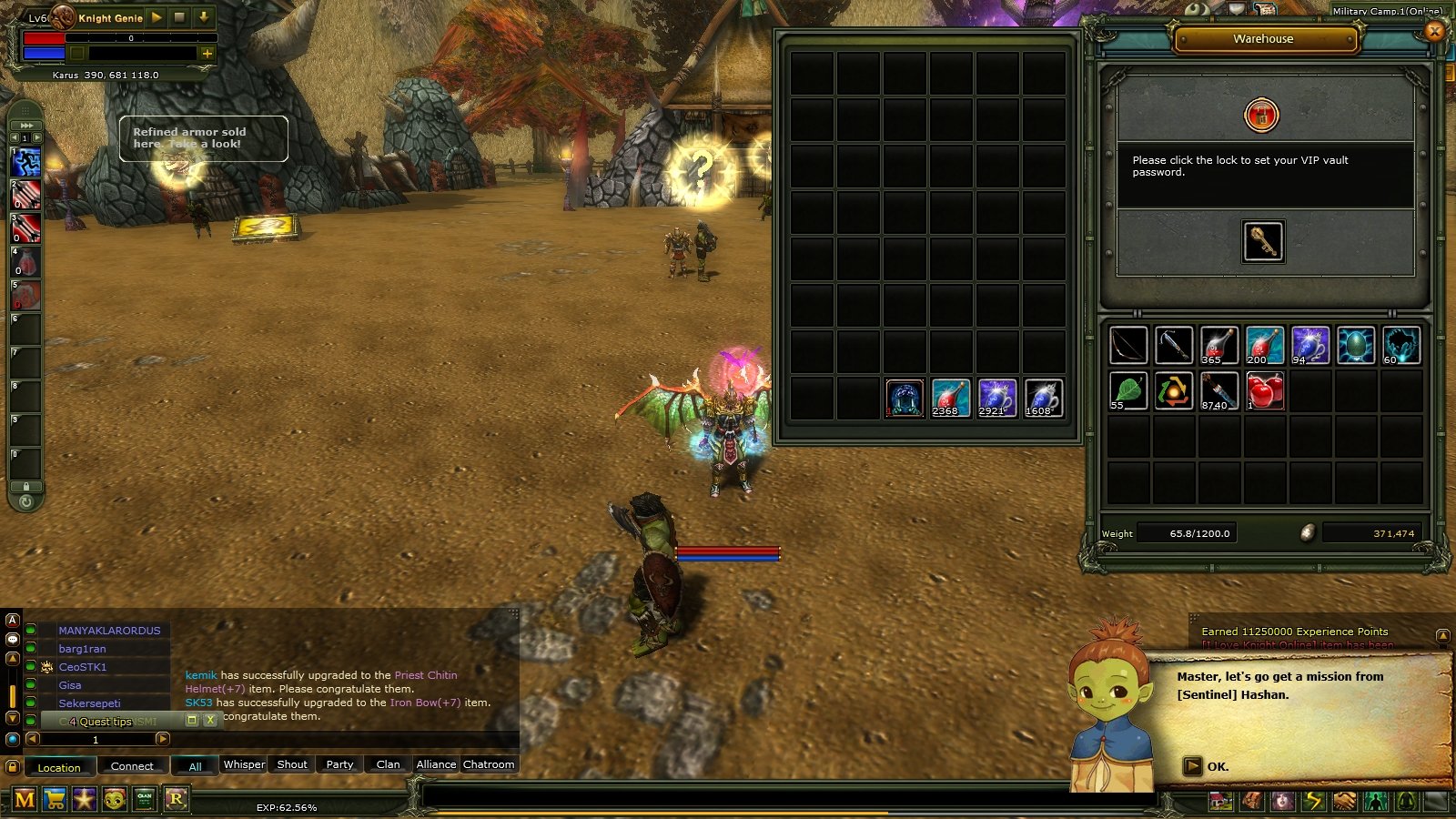
Task: Start the Knight Genie play button
Action: click(157, 17)
